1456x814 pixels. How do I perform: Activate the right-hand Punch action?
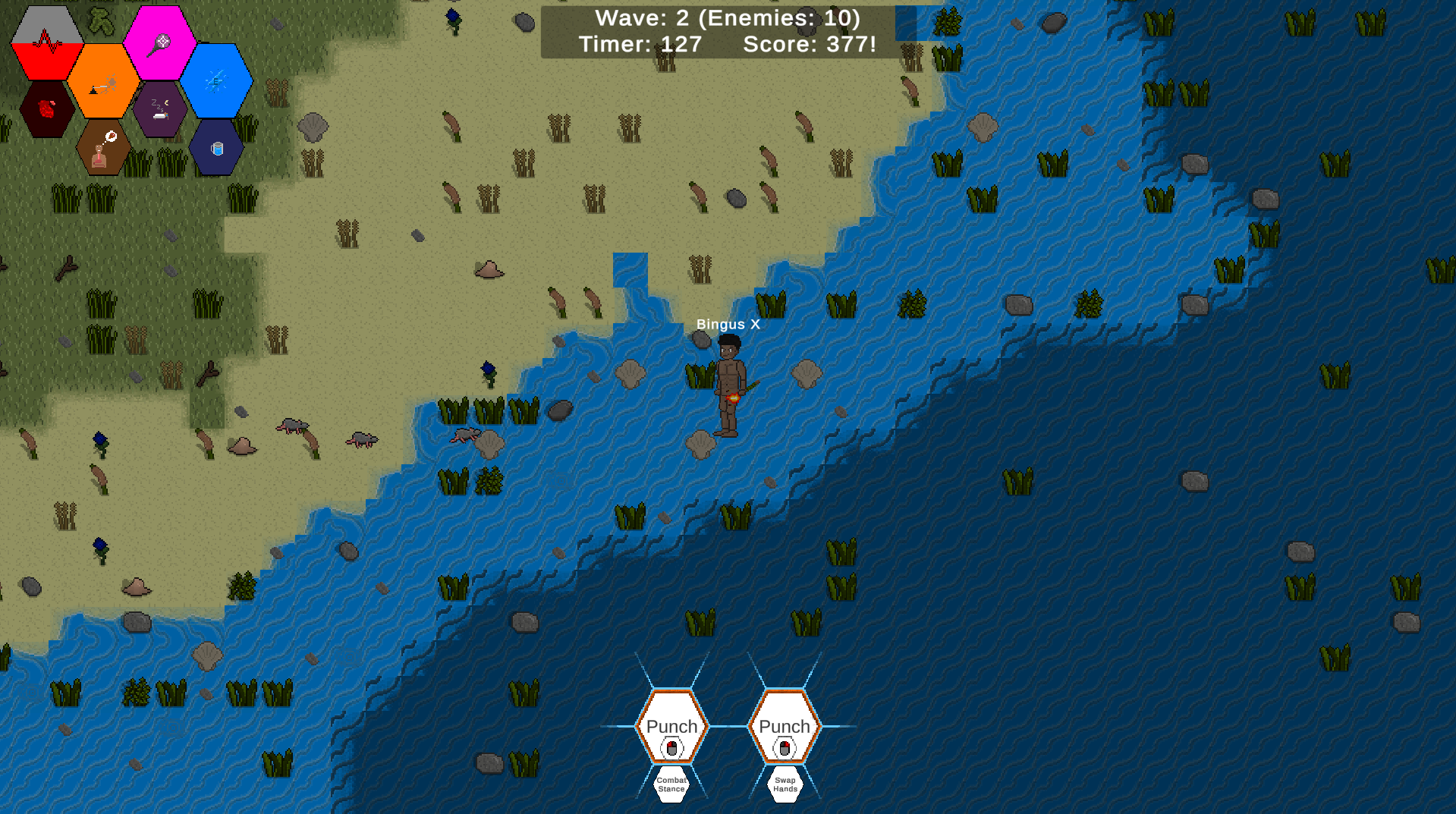click(x=783, y=726)
